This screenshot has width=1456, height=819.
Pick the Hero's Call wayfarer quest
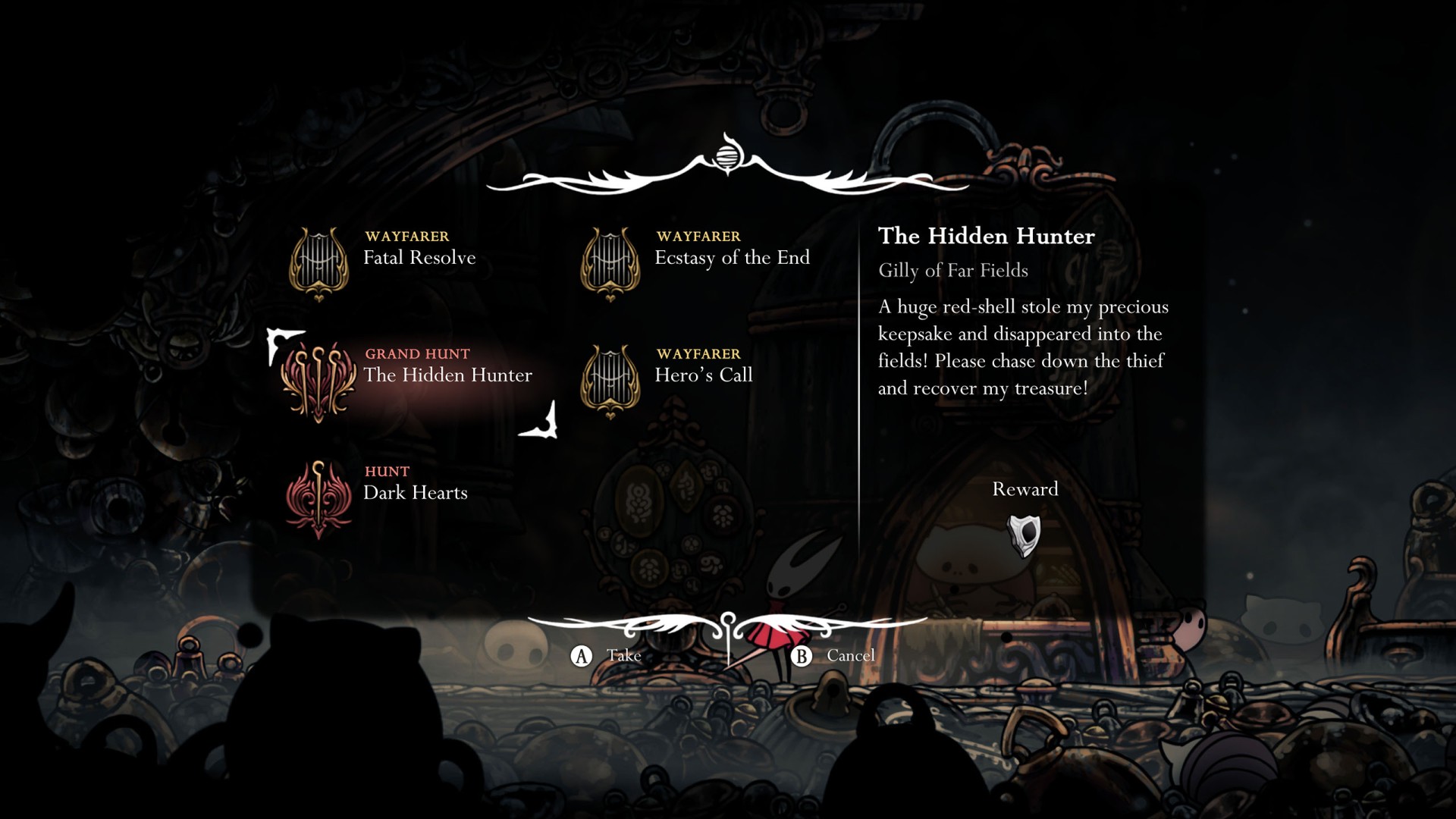tap(703, 375)
